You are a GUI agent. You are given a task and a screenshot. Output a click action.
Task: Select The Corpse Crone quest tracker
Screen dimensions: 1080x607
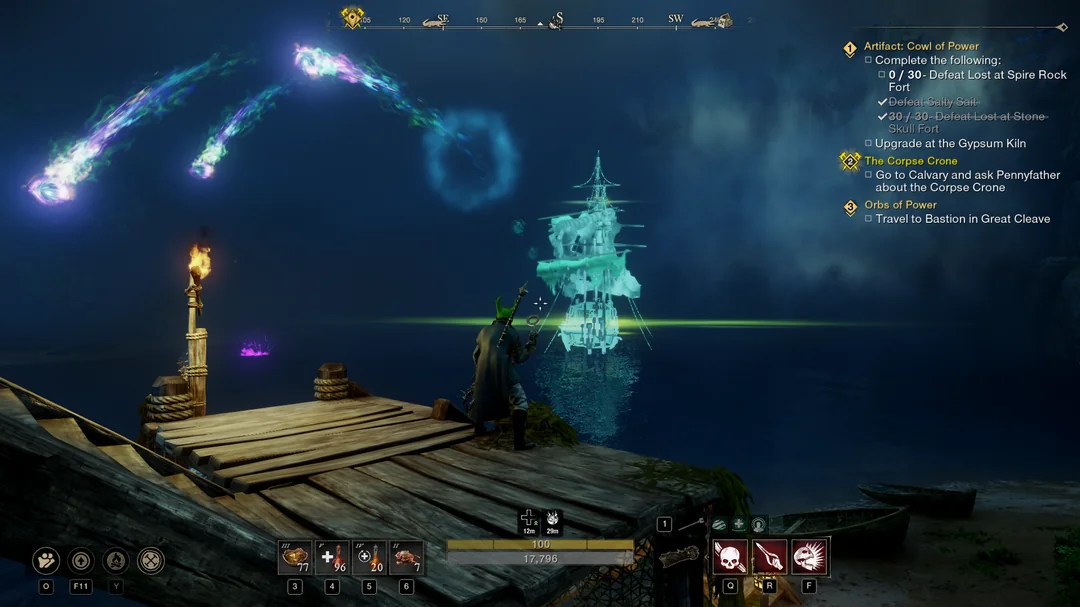pyautogui.click(x=910, y=161)
